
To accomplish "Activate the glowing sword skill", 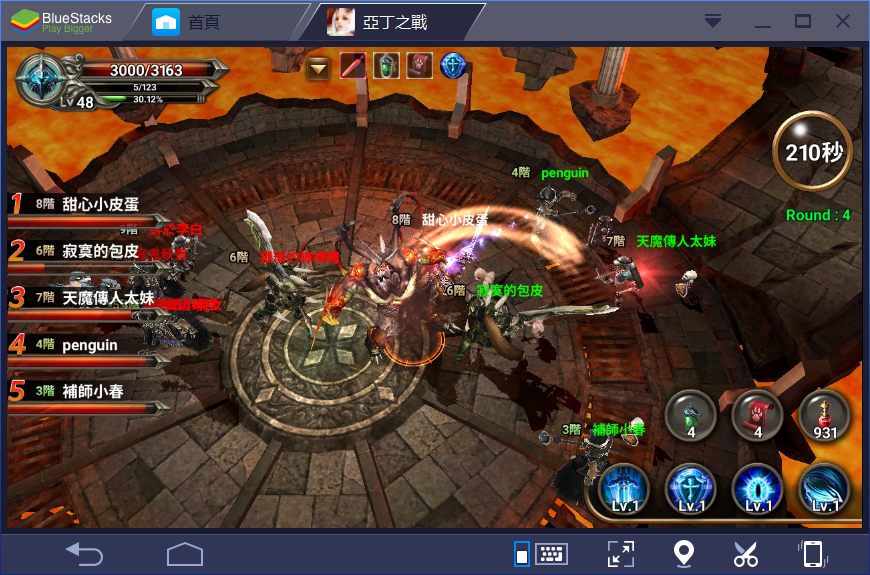I will click(x=624, y=490).
